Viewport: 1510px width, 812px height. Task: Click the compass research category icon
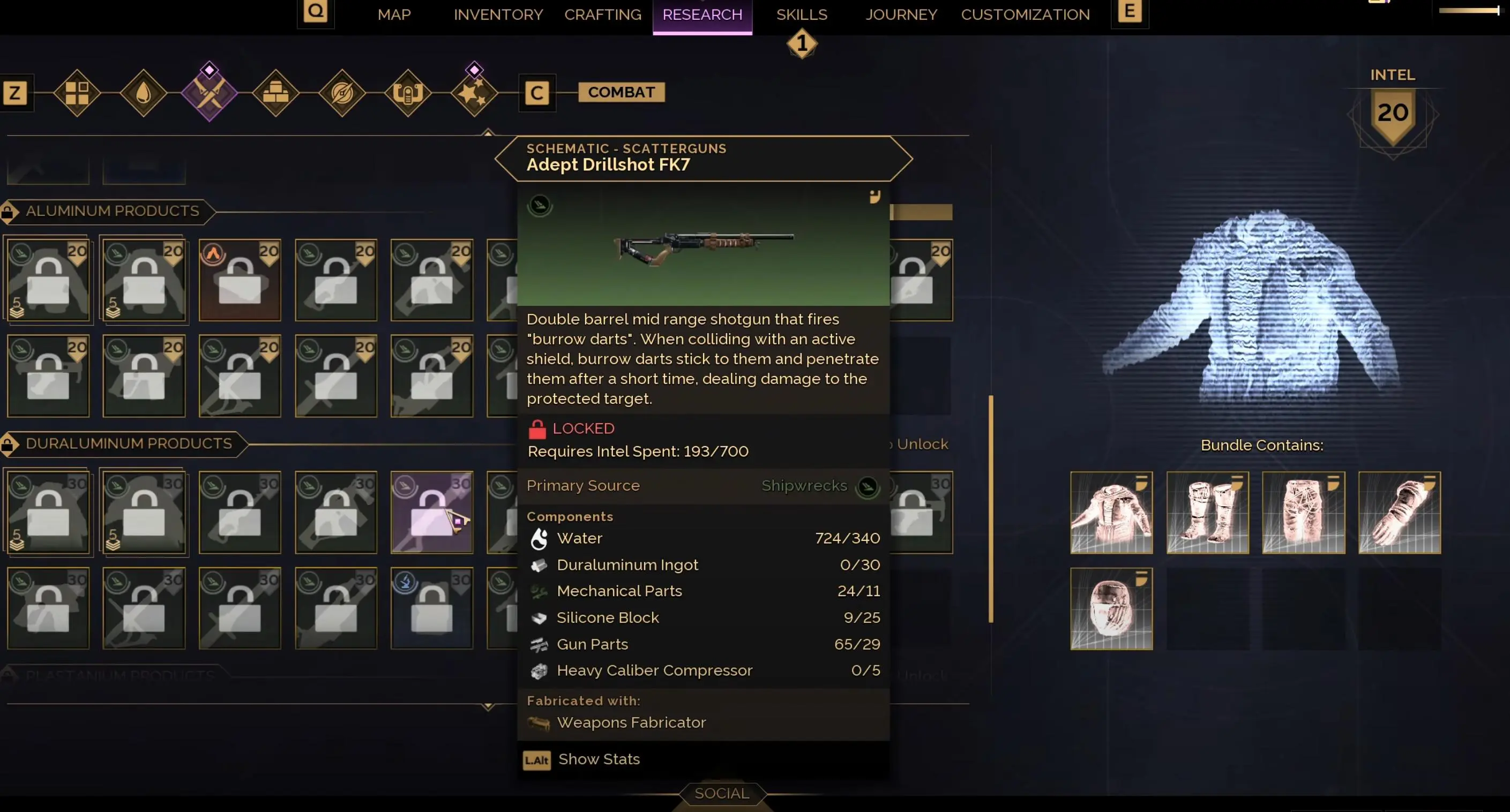point(342,93)
